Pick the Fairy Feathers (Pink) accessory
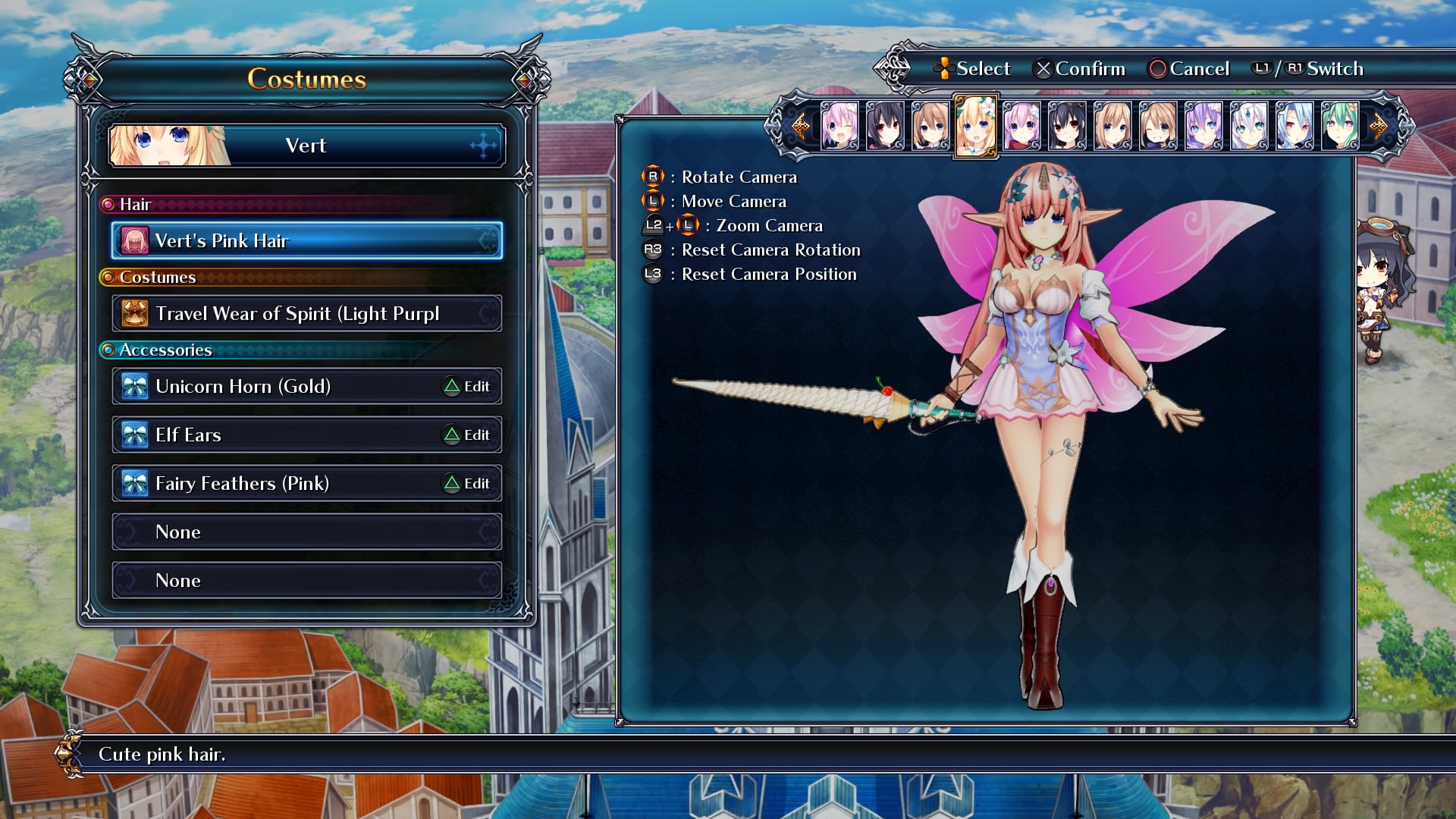 [x=273, y=483]
